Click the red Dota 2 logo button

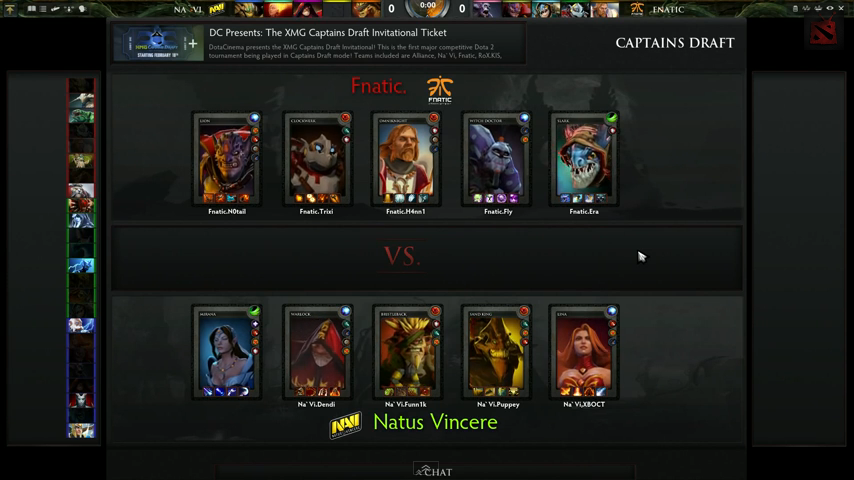click(823, 30)
